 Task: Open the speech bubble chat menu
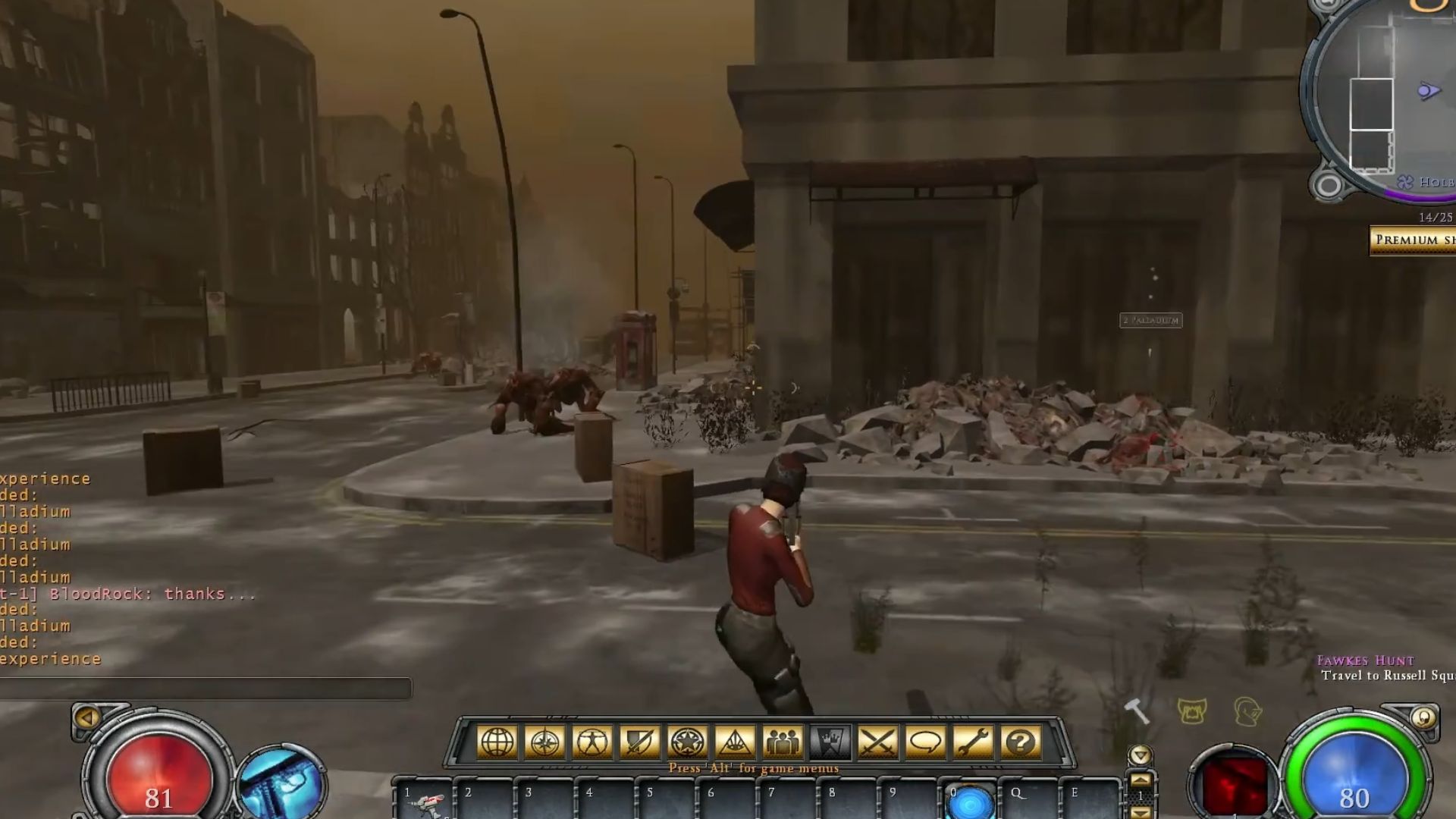925,742
